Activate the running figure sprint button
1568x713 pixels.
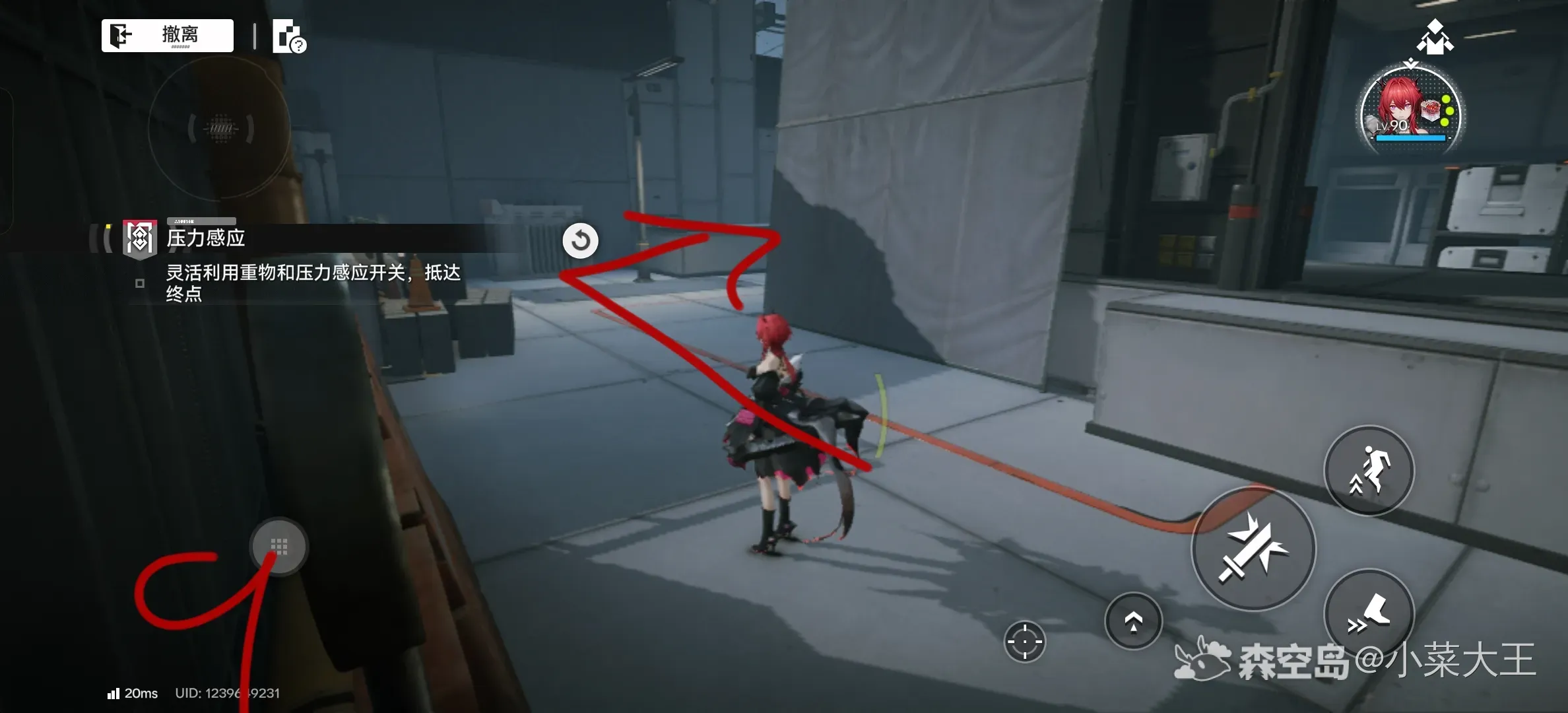1369,470
